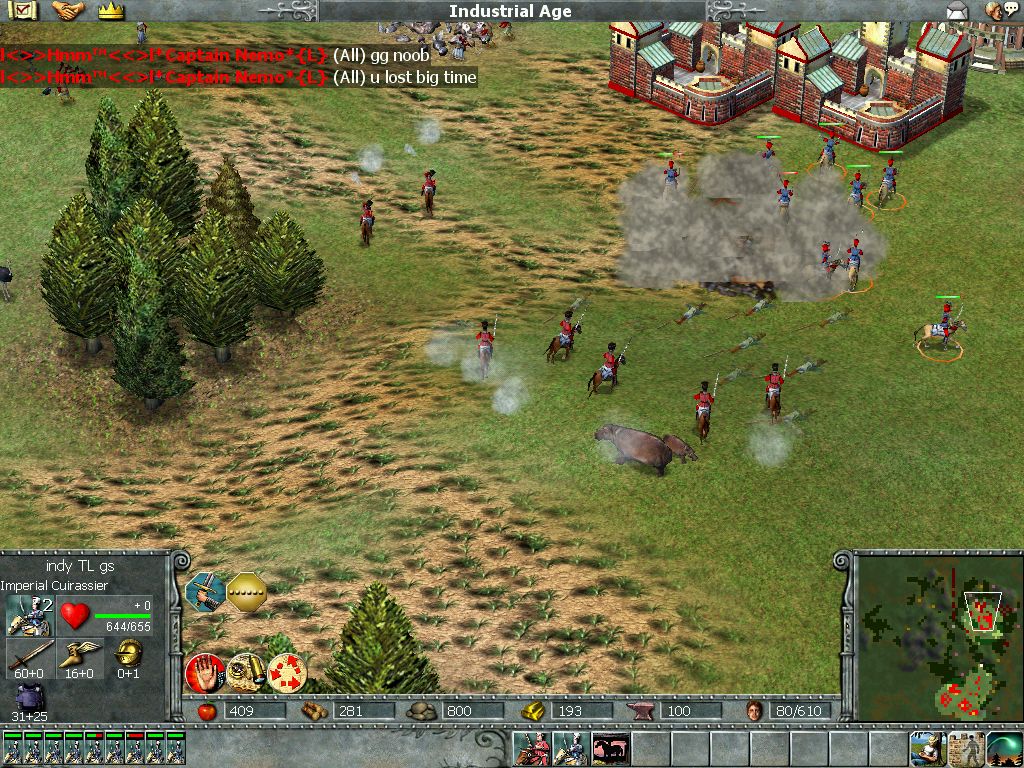The height and width of the screenshot is (768, 1024).
Task: Click the gold crown icon
Action: click(110, 11)
